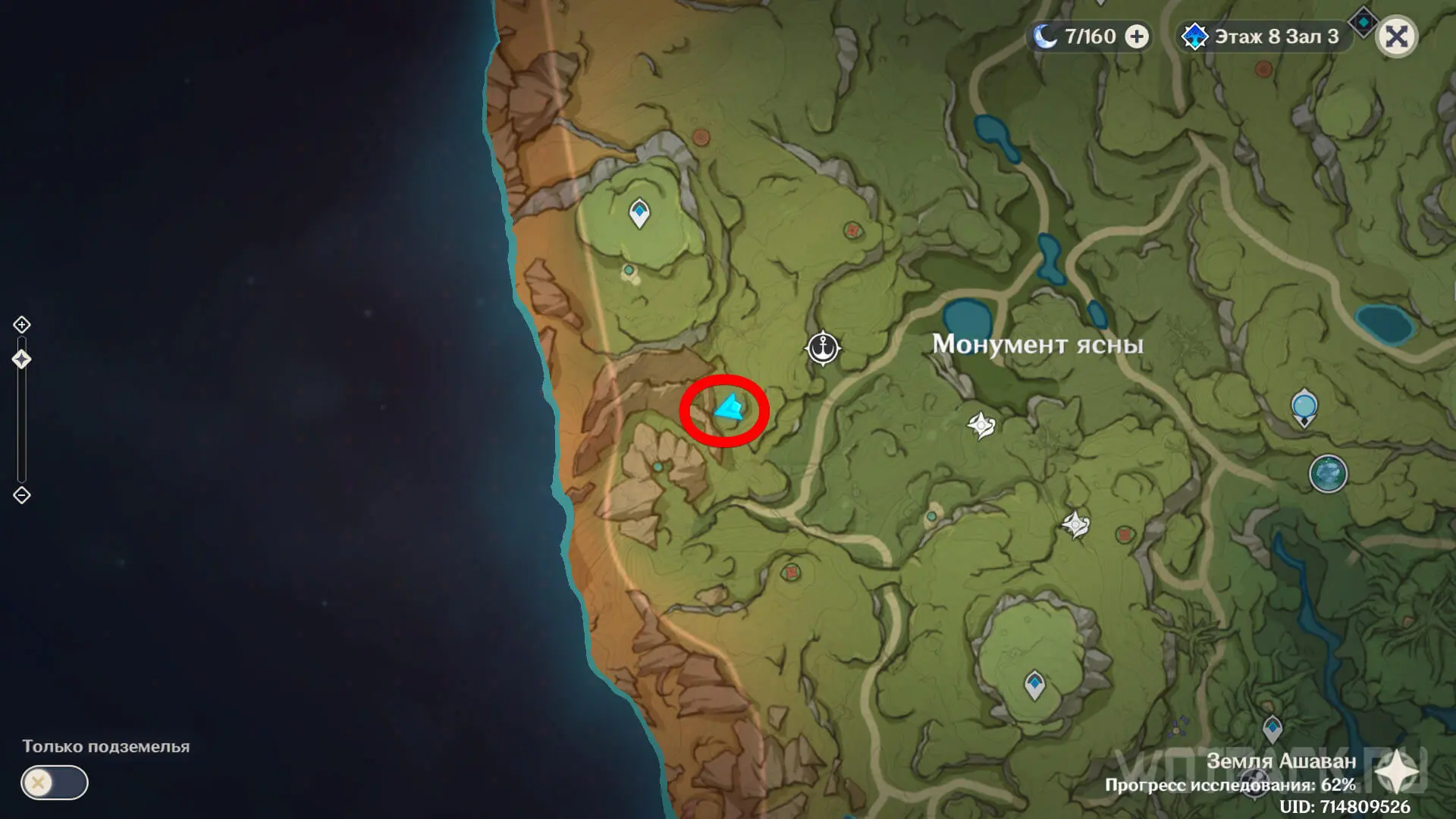Select the round domain marker on the map

pos(1328,474)
